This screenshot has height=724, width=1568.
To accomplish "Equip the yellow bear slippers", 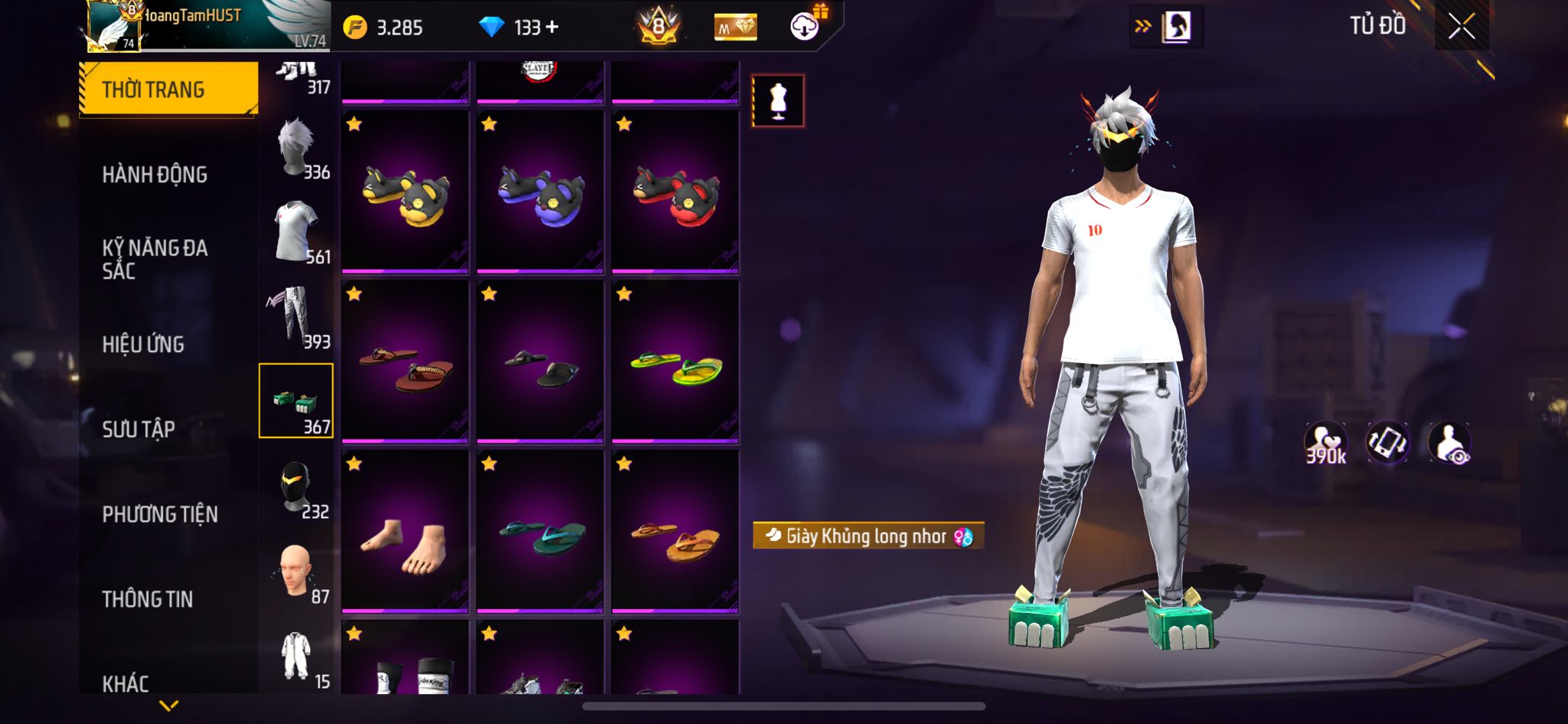I will tap(405, 192).
